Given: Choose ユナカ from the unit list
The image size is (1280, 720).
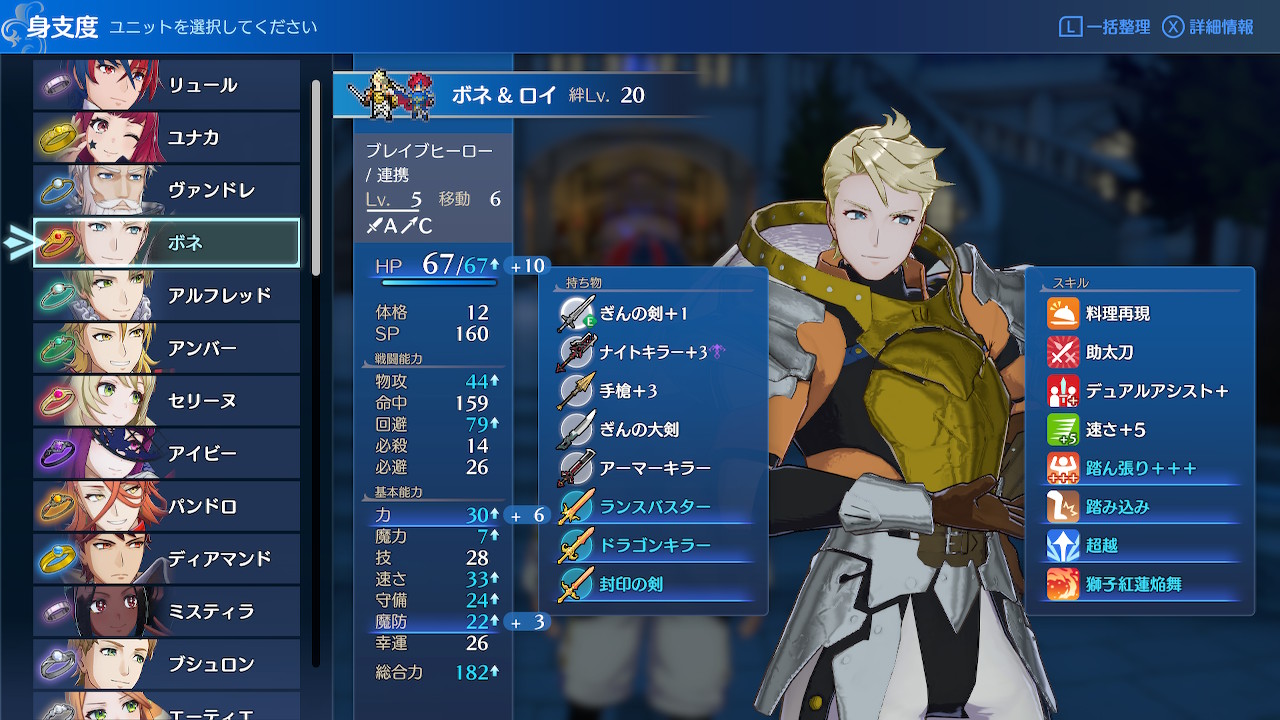Looking at the screenshot, I should pyautogui.click(x=166, y=138).
